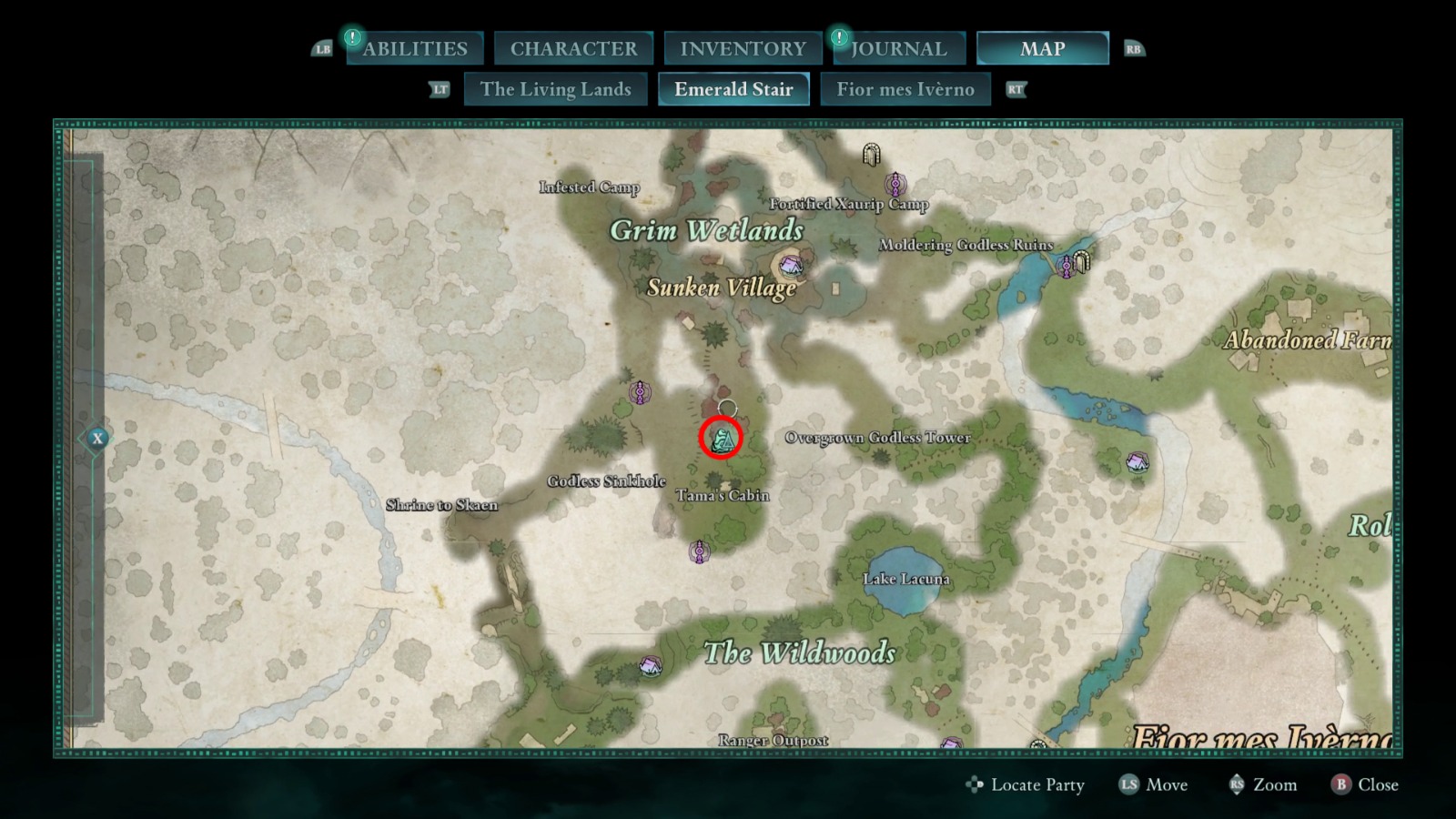Select the Map tab
Screen dimensions: 1456x819
tap(1042, 48)
